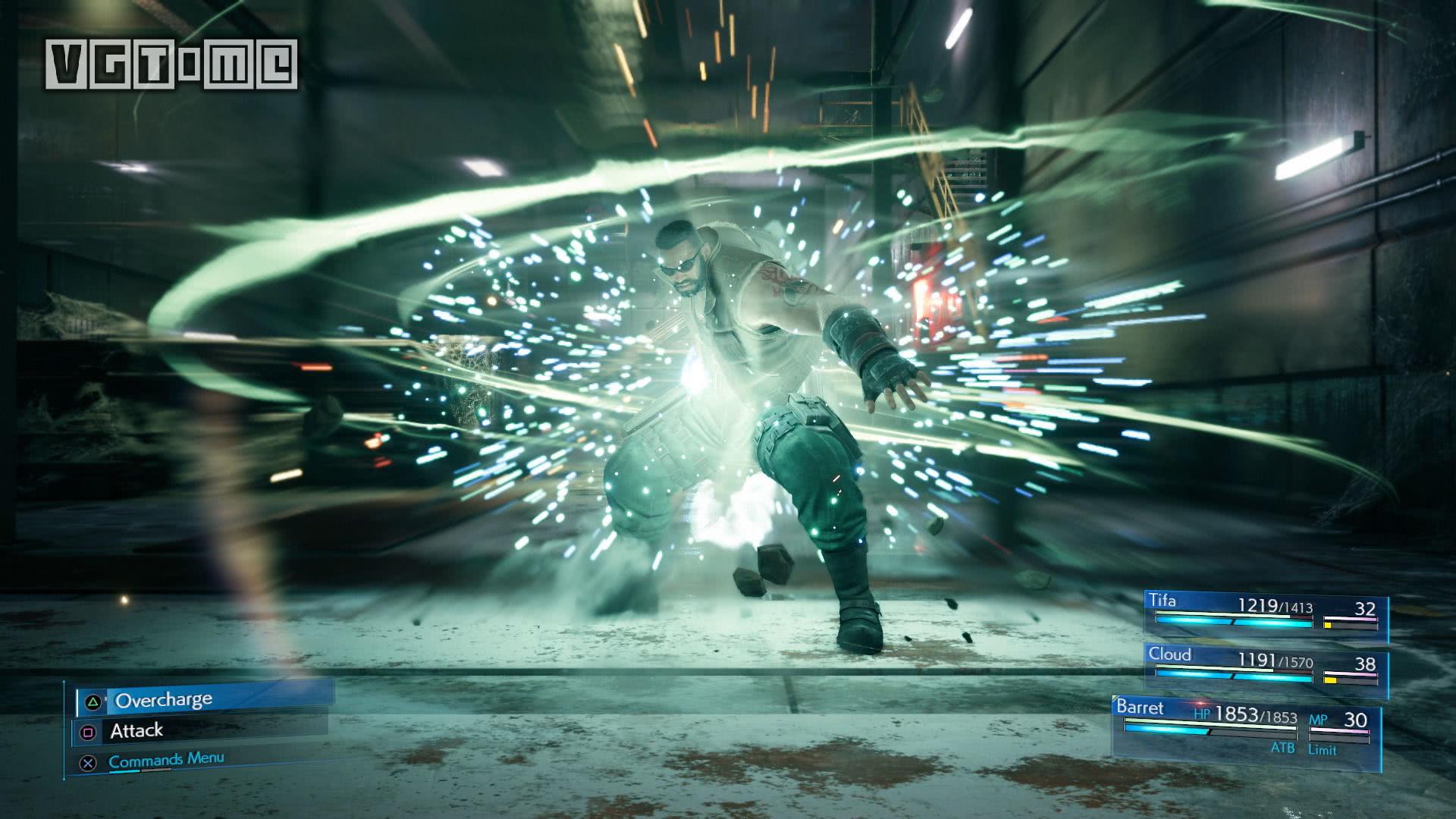This screenshot has height=819, width=1456.
Task: Open the Commands Menu
Action: pos(166,760)
